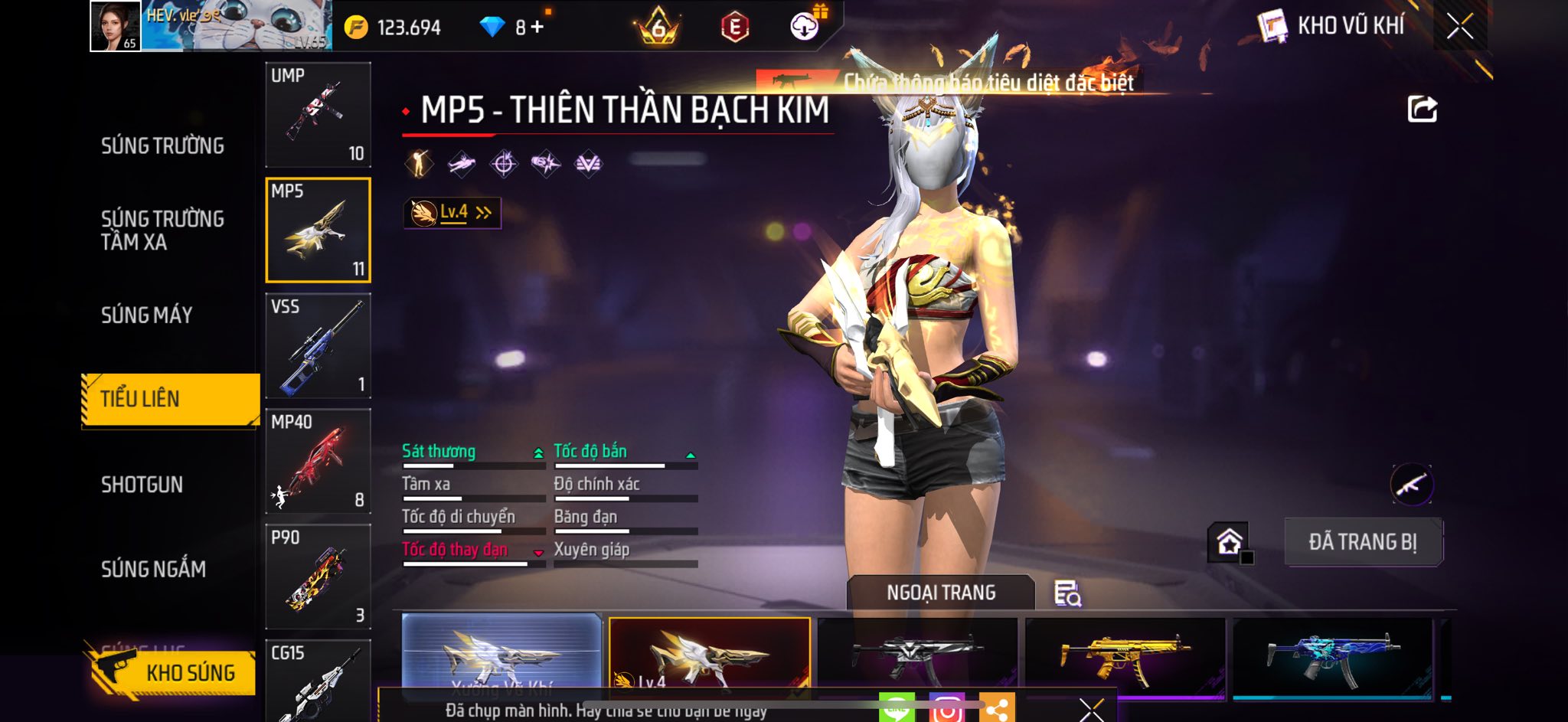Click the share icon beside weapon title
Viewport: 1568px width, 722px height.
coord(1422,109)
